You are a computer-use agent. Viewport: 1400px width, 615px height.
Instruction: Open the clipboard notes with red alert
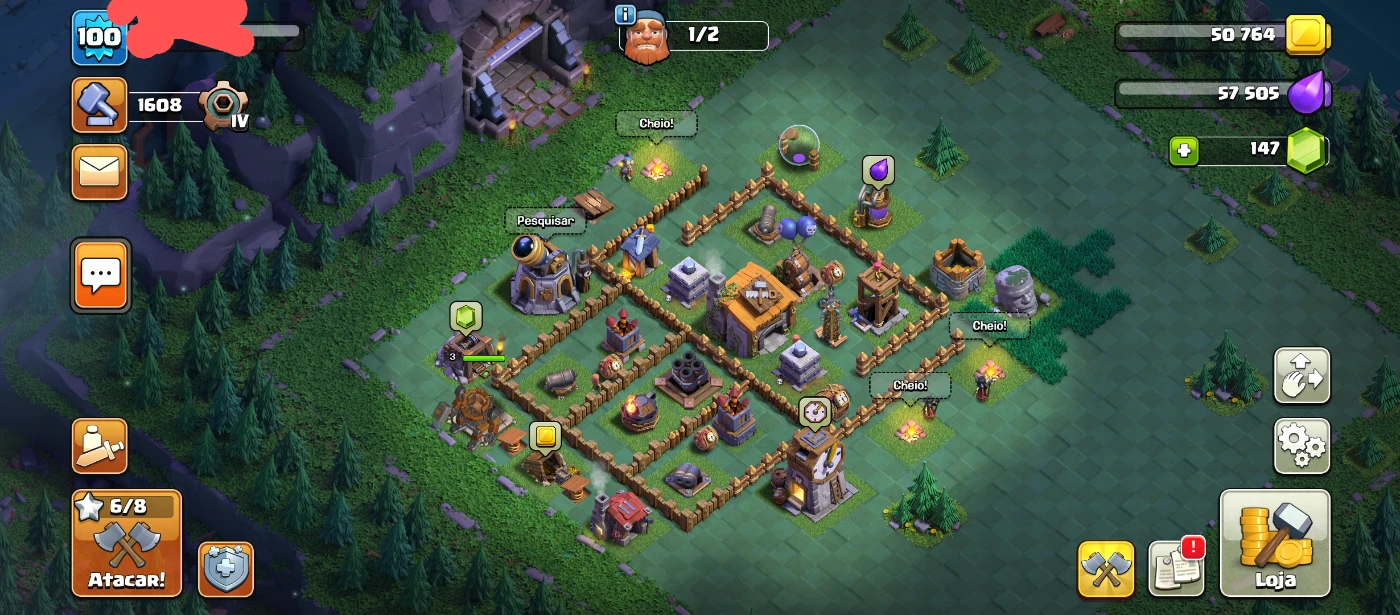point(1176,568)
